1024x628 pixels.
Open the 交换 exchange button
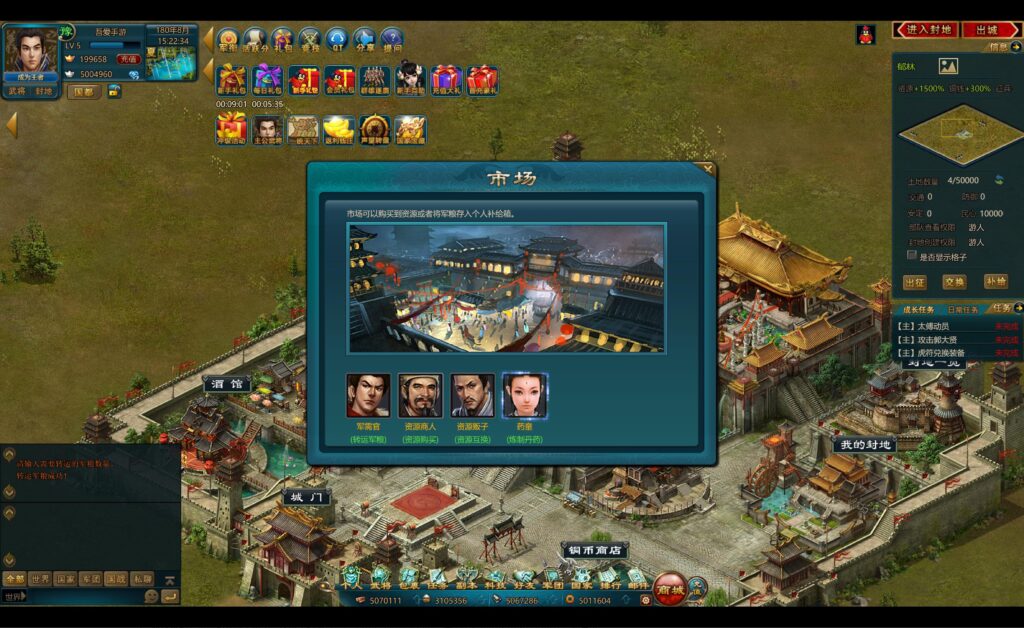coord(954,282)
